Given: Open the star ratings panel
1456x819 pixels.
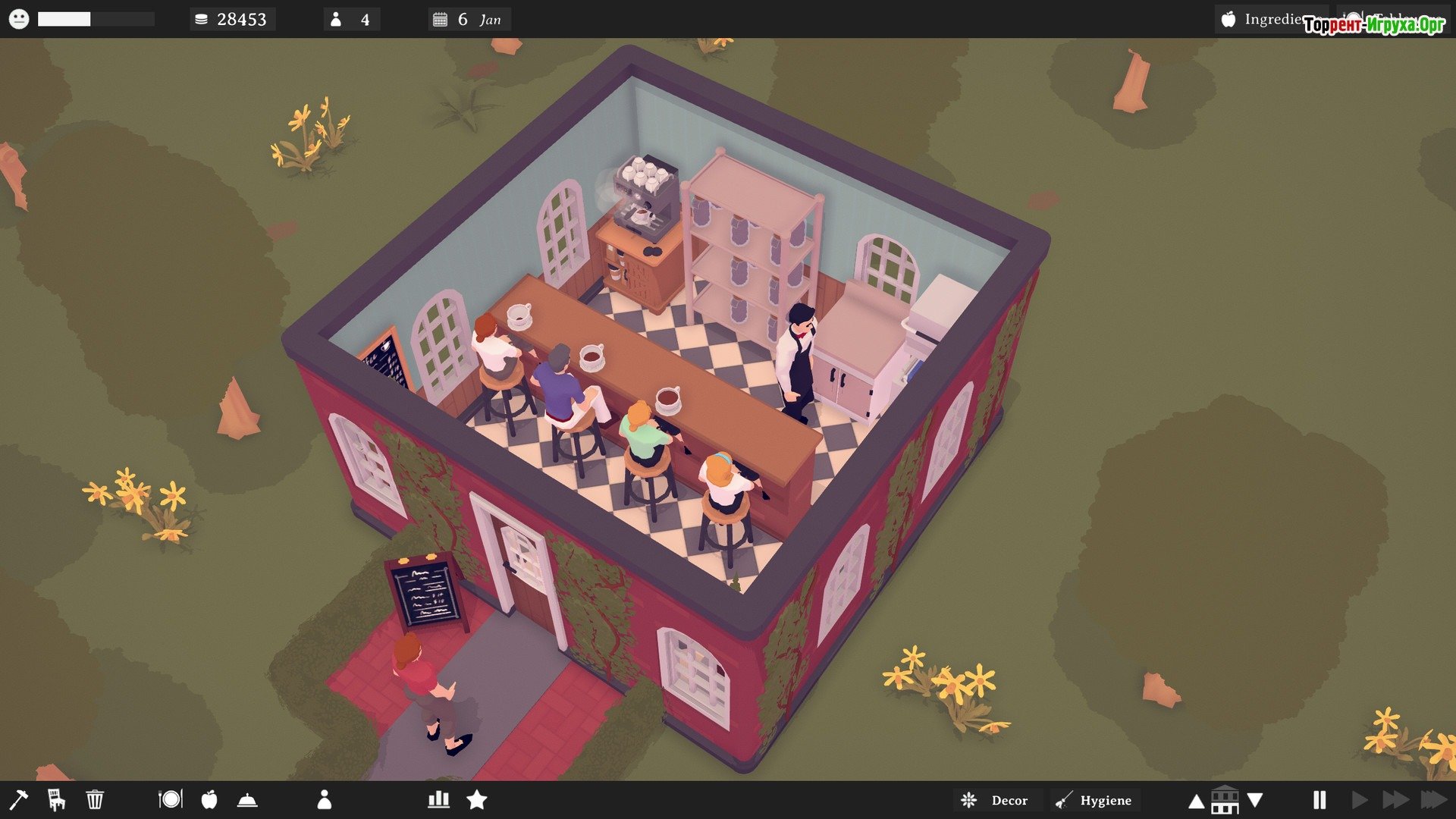Looking at the screenshot, I should click(x=477, y=799).
